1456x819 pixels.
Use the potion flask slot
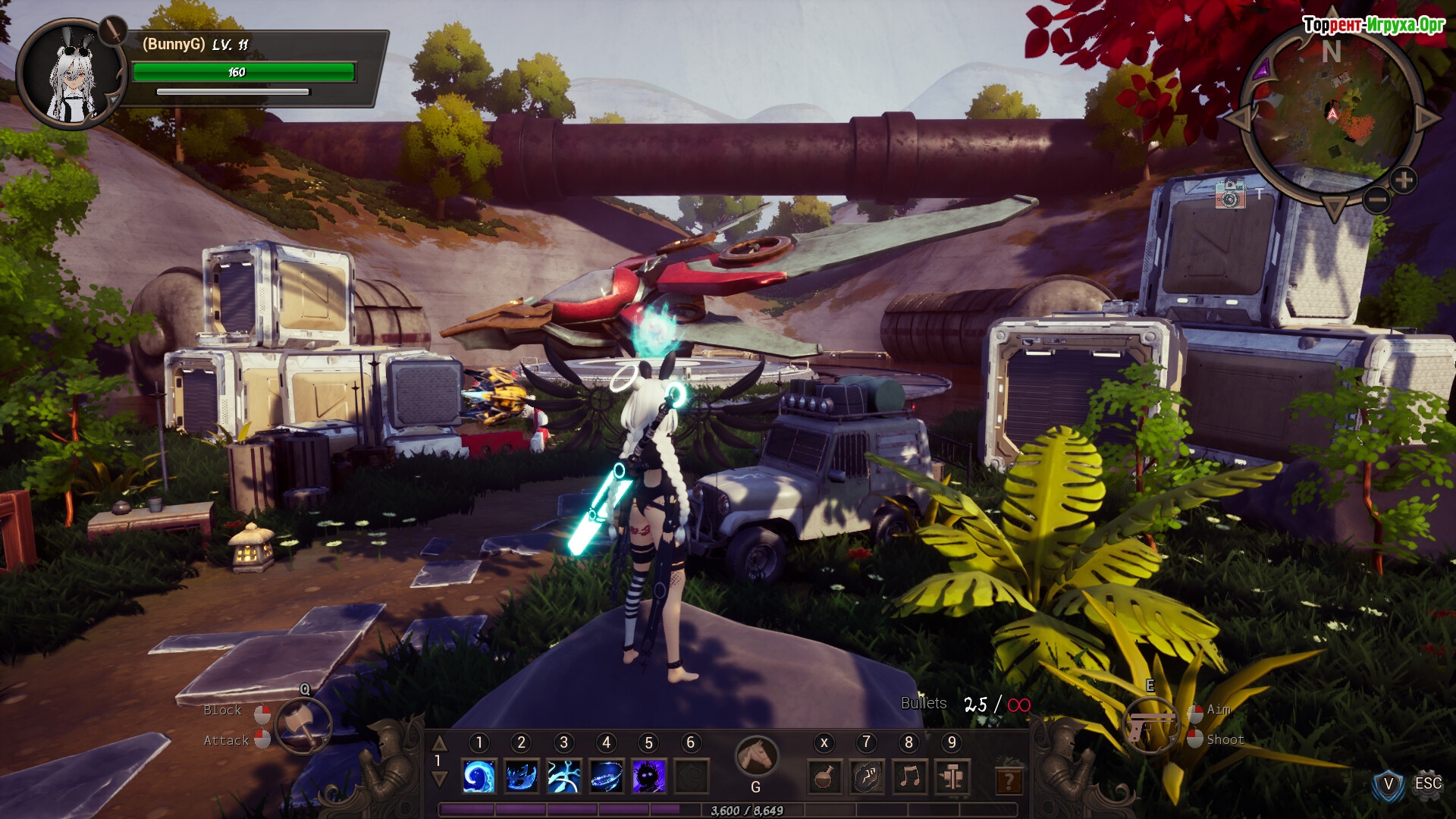coord(824,777)
